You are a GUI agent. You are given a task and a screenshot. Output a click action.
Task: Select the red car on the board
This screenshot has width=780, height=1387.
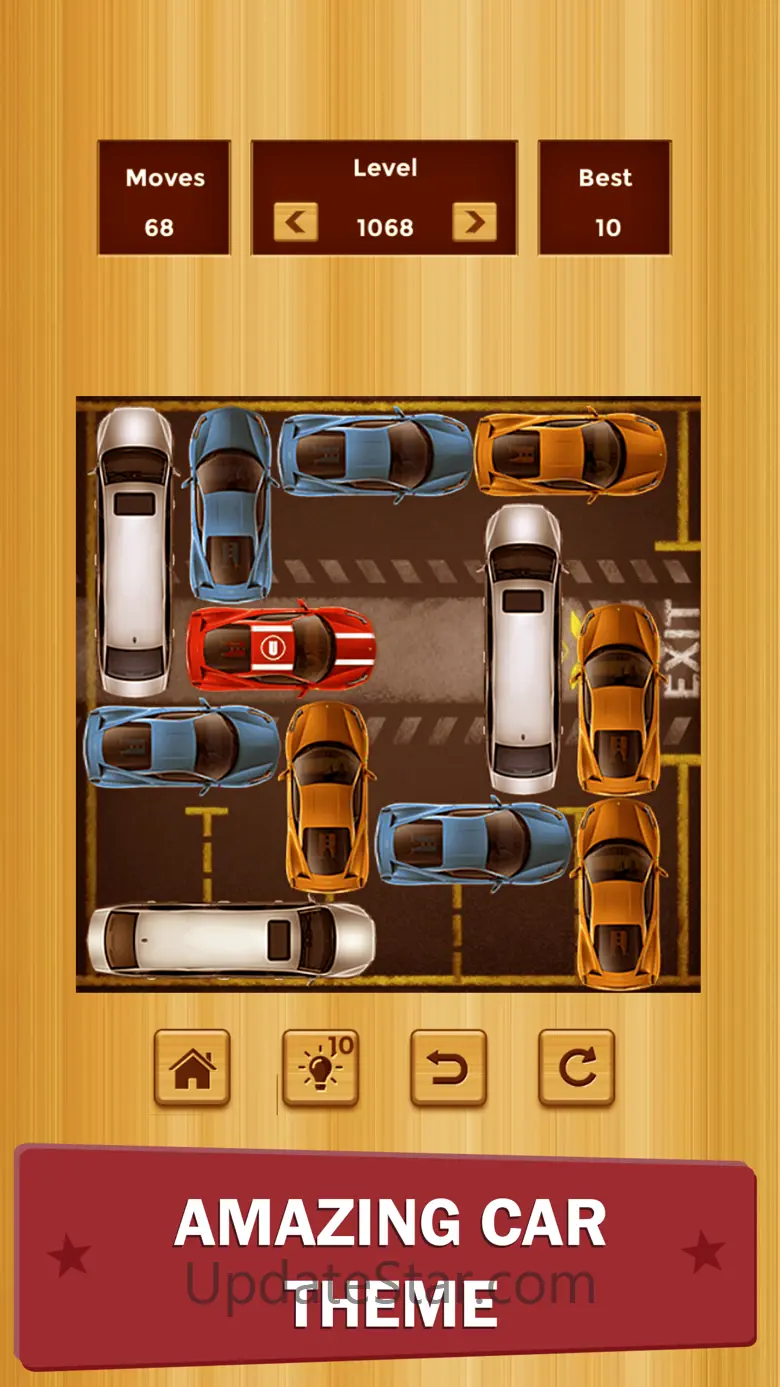click(x=281, y=648)
